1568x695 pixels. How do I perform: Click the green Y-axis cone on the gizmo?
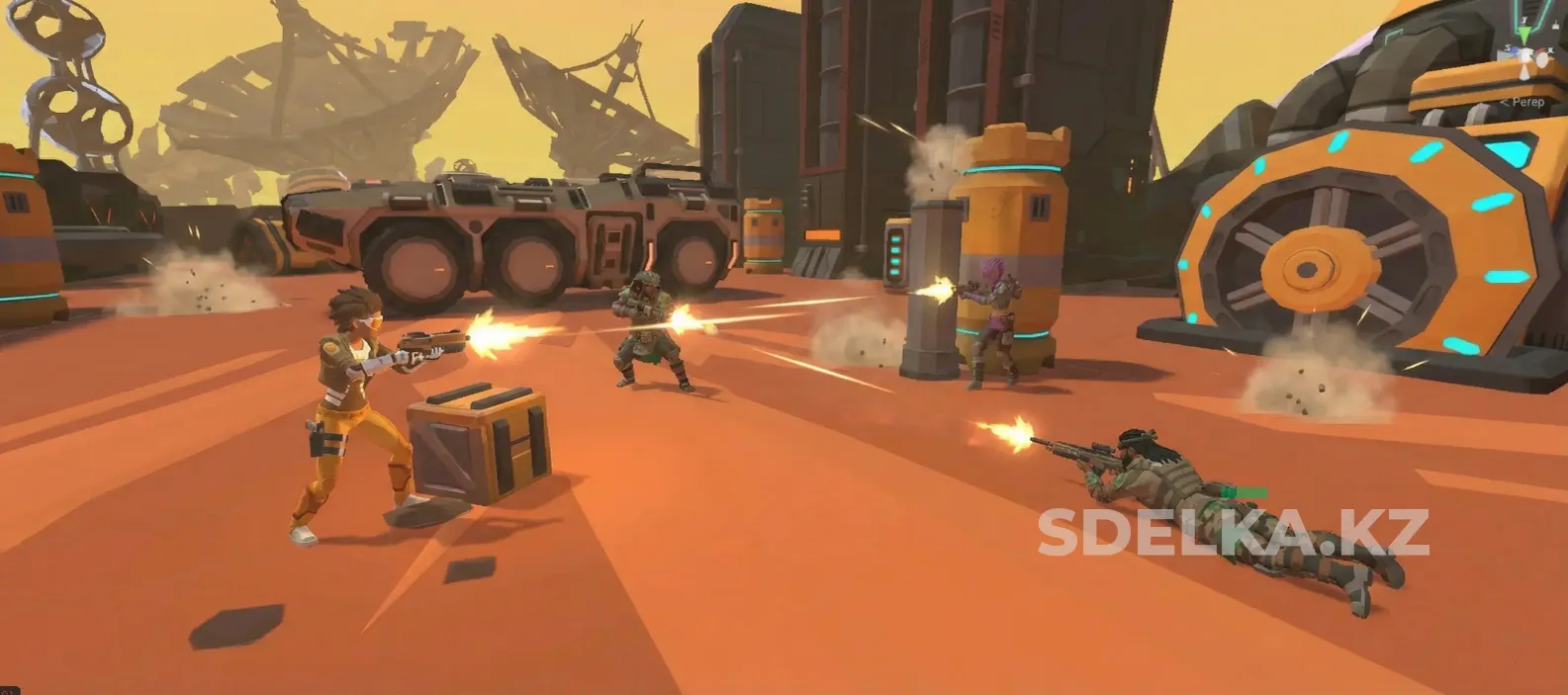(x=1525, y=36)
